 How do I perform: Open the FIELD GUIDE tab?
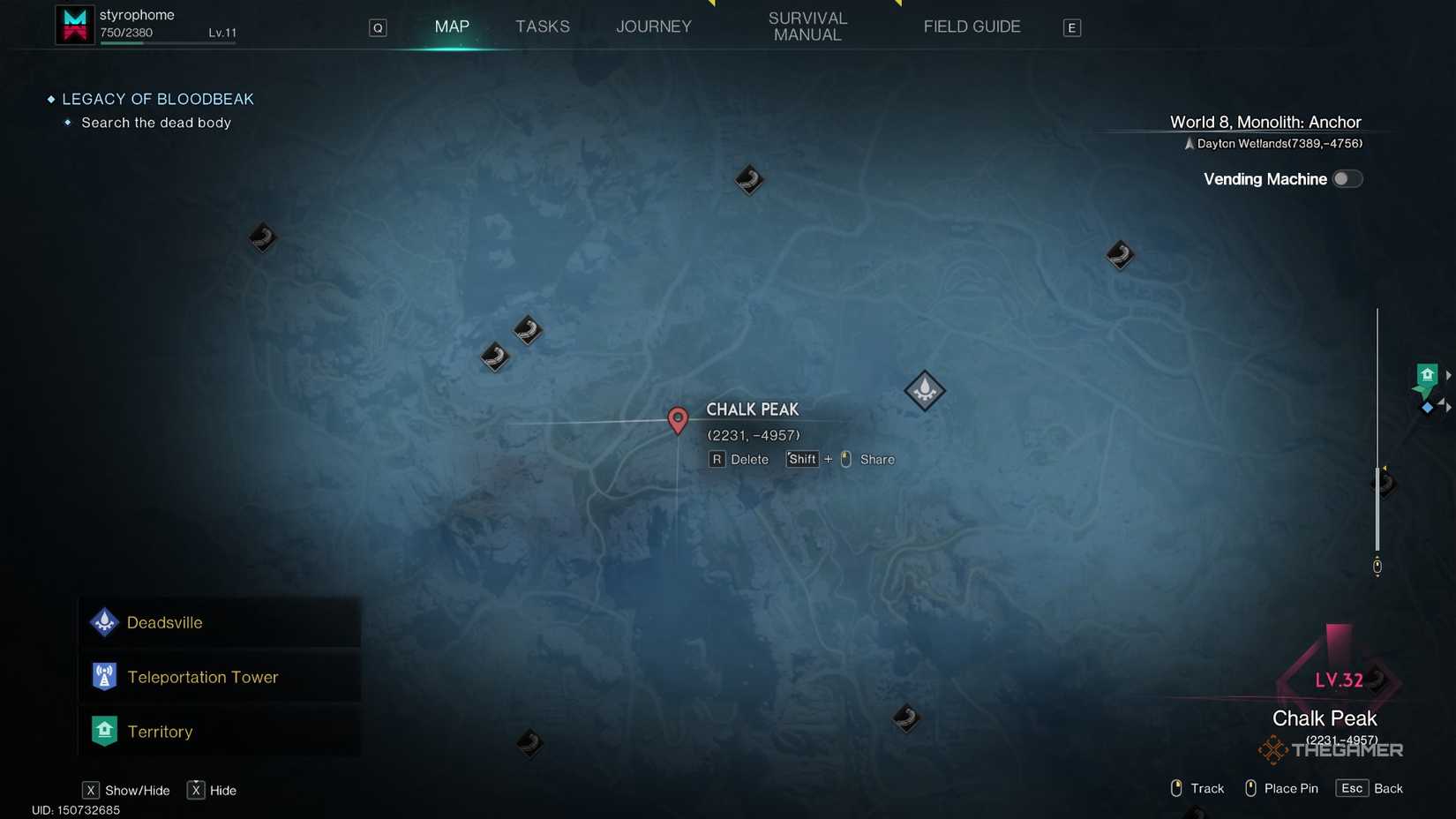click(x=972, y=26)
